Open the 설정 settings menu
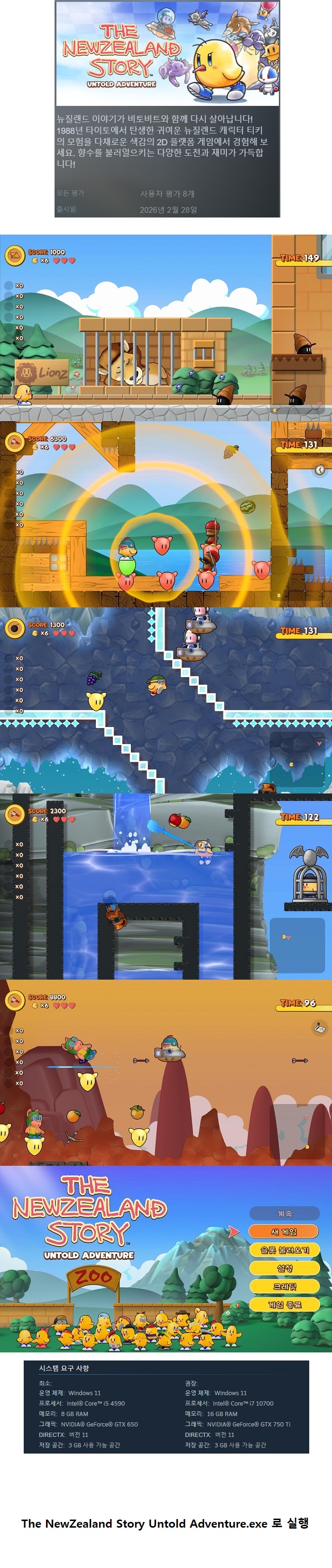The height and width of the screenshot is (1568, 332). [x=284, y=1268]
